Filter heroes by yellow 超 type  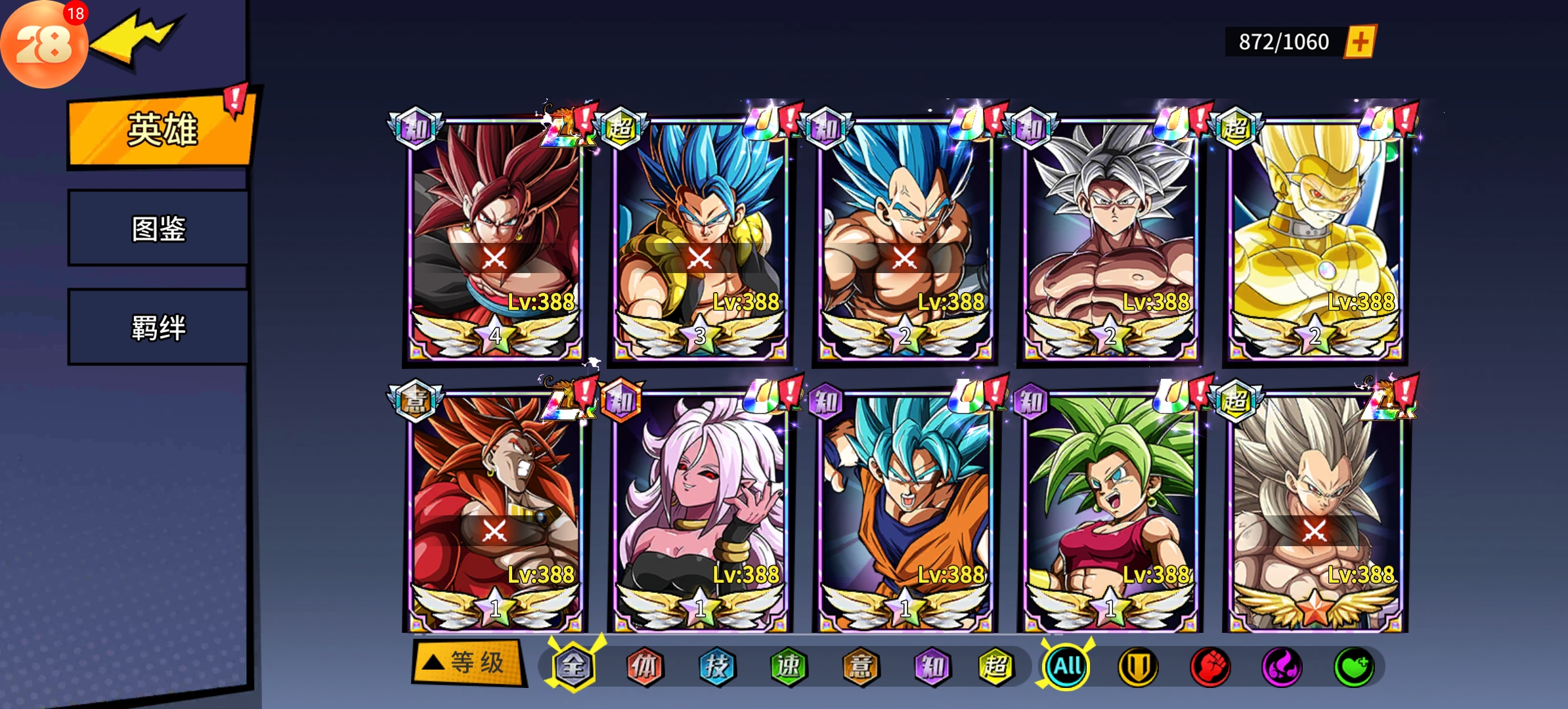[x=996, y=666]
